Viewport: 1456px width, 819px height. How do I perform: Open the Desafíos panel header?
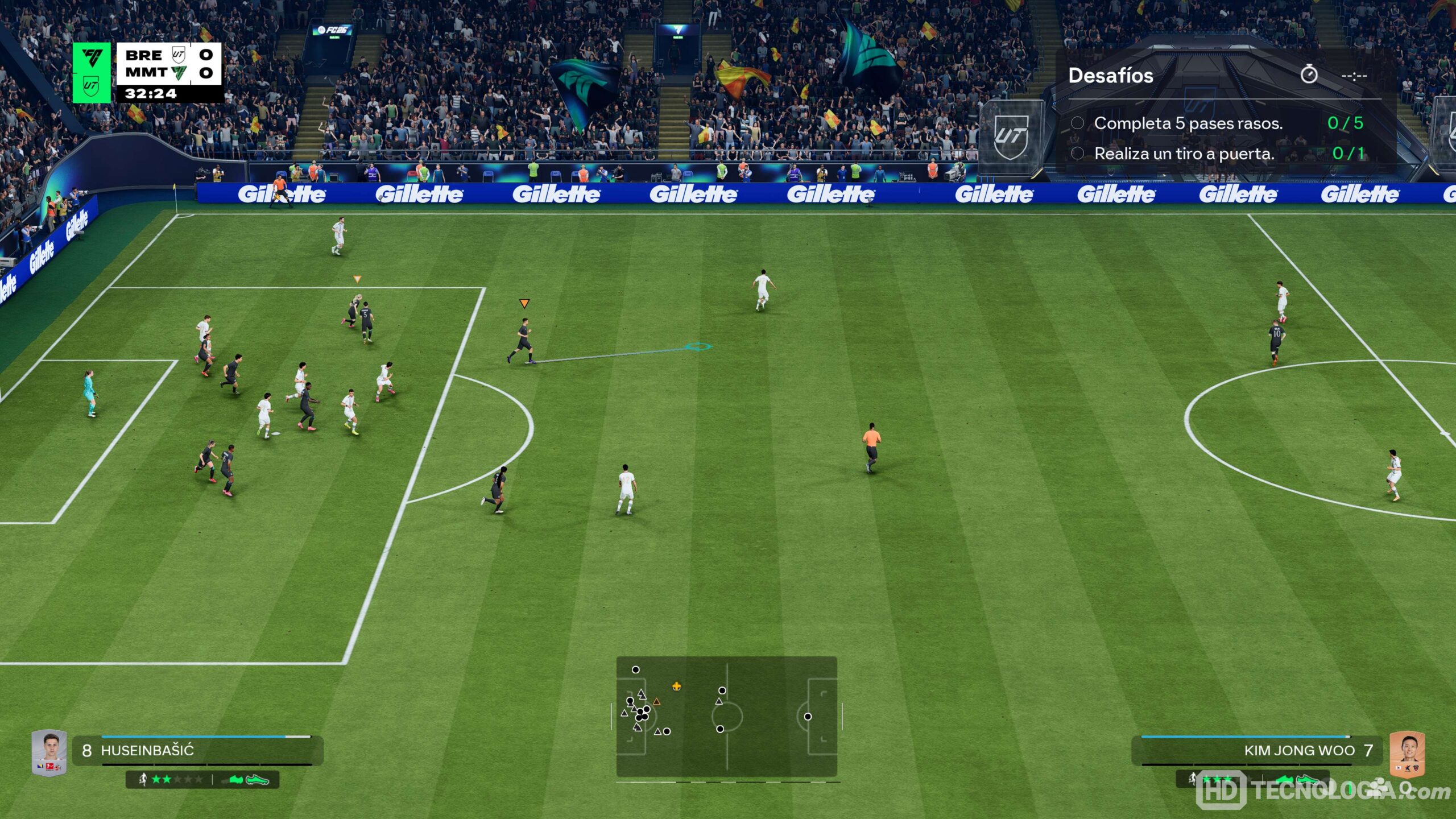pos(1110,76)
